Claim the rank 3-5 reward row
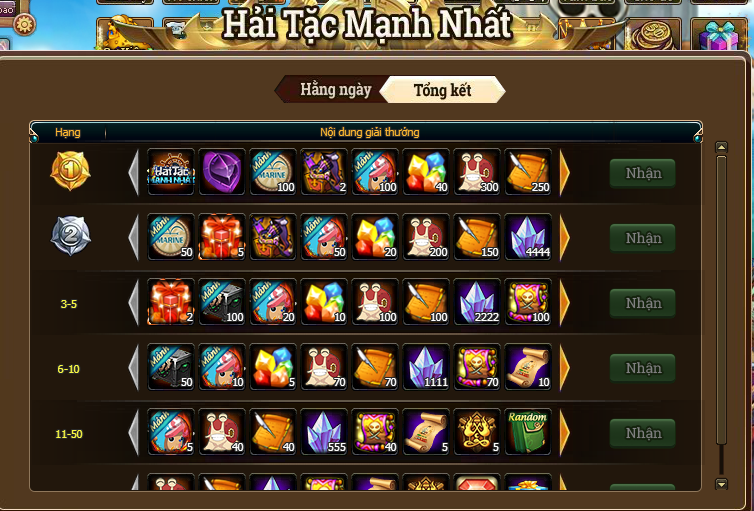754x511 pixels. point(643,303)
